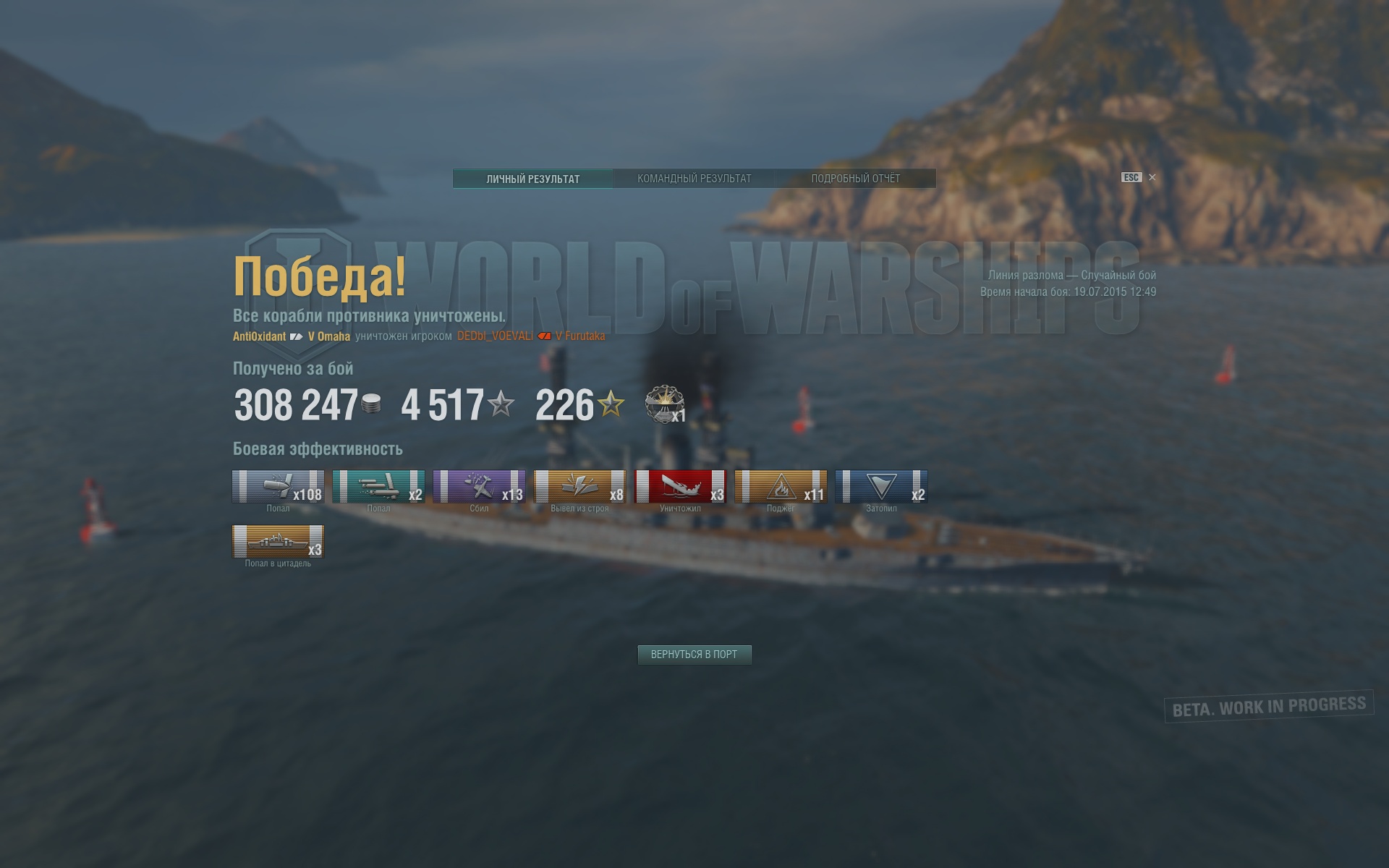The width and height of the screenshot is (1389, 868).
Task: Select the x108 main battery hits ribbon
Action: (278, 486)
